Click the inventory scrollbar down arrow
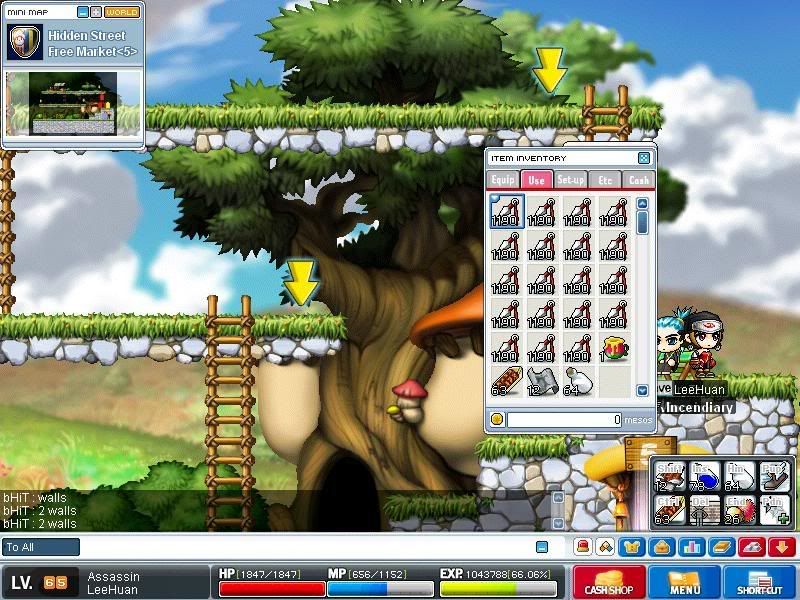This screenshot has height=600, width=800. tap(643, 390)
